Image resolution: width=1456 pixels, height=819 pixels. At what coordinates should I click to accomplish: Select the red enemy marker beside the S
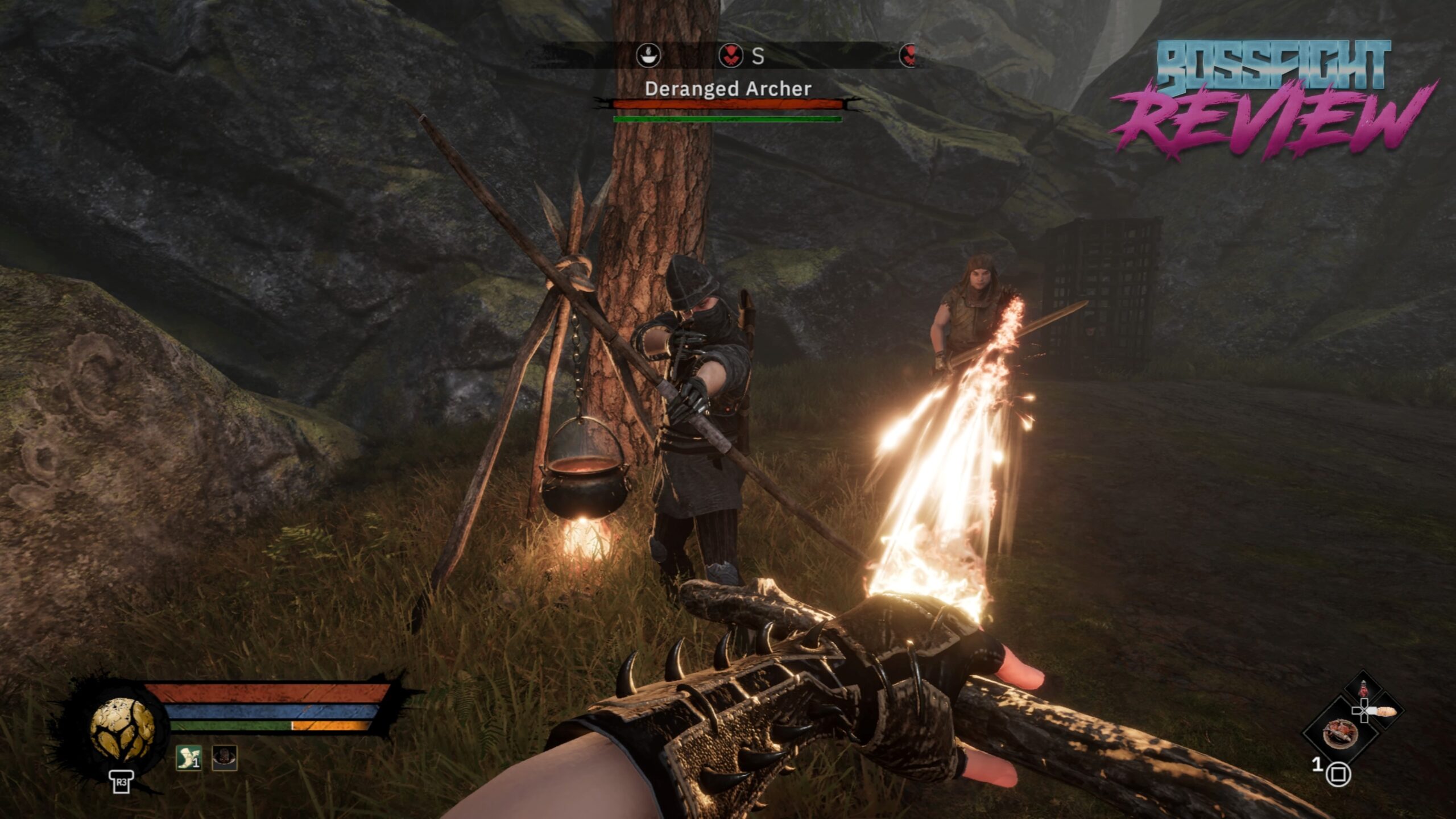click(731, 56)
